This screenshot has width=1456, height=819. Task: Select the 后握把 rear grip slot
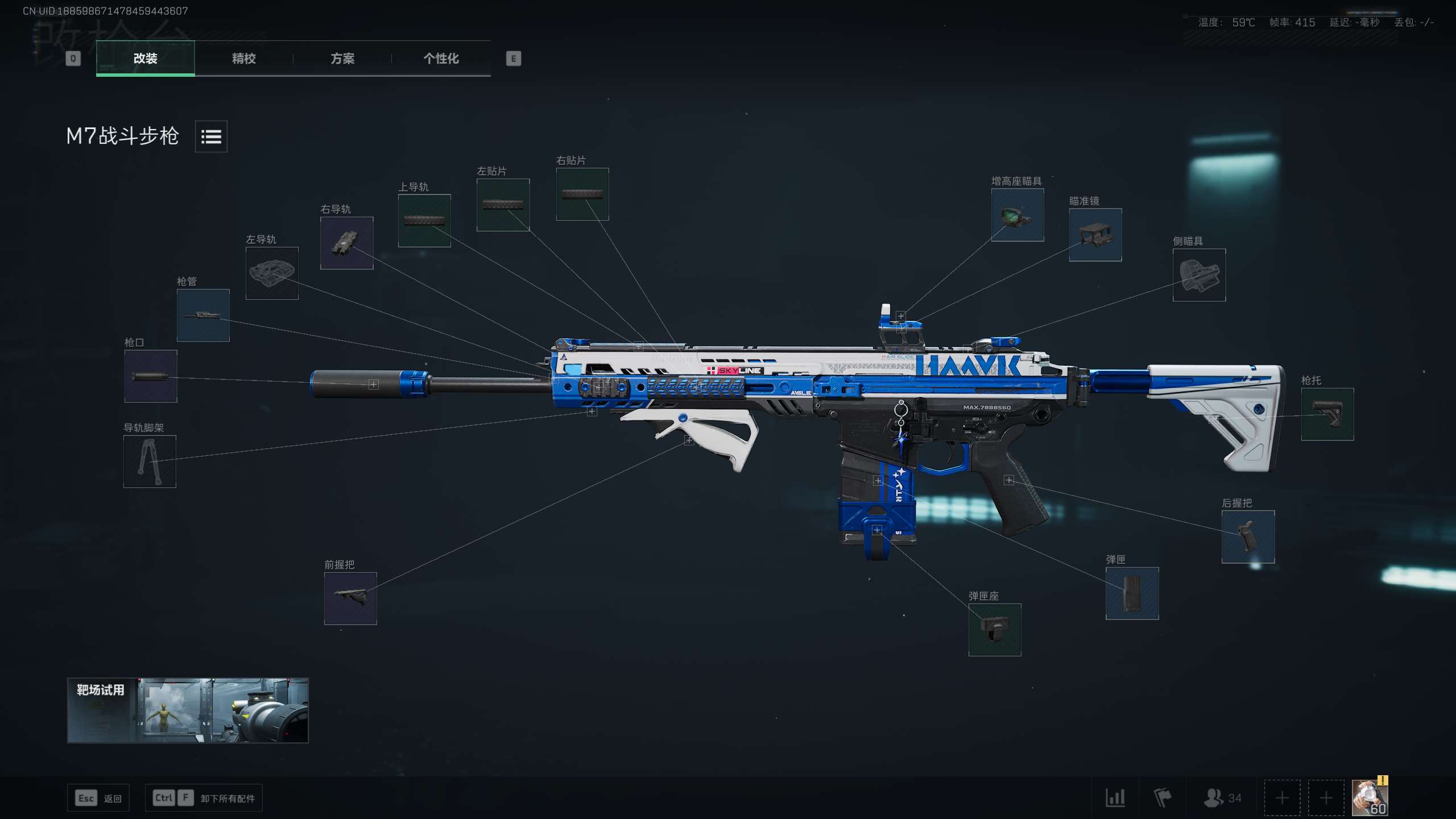coord(1248,537)
